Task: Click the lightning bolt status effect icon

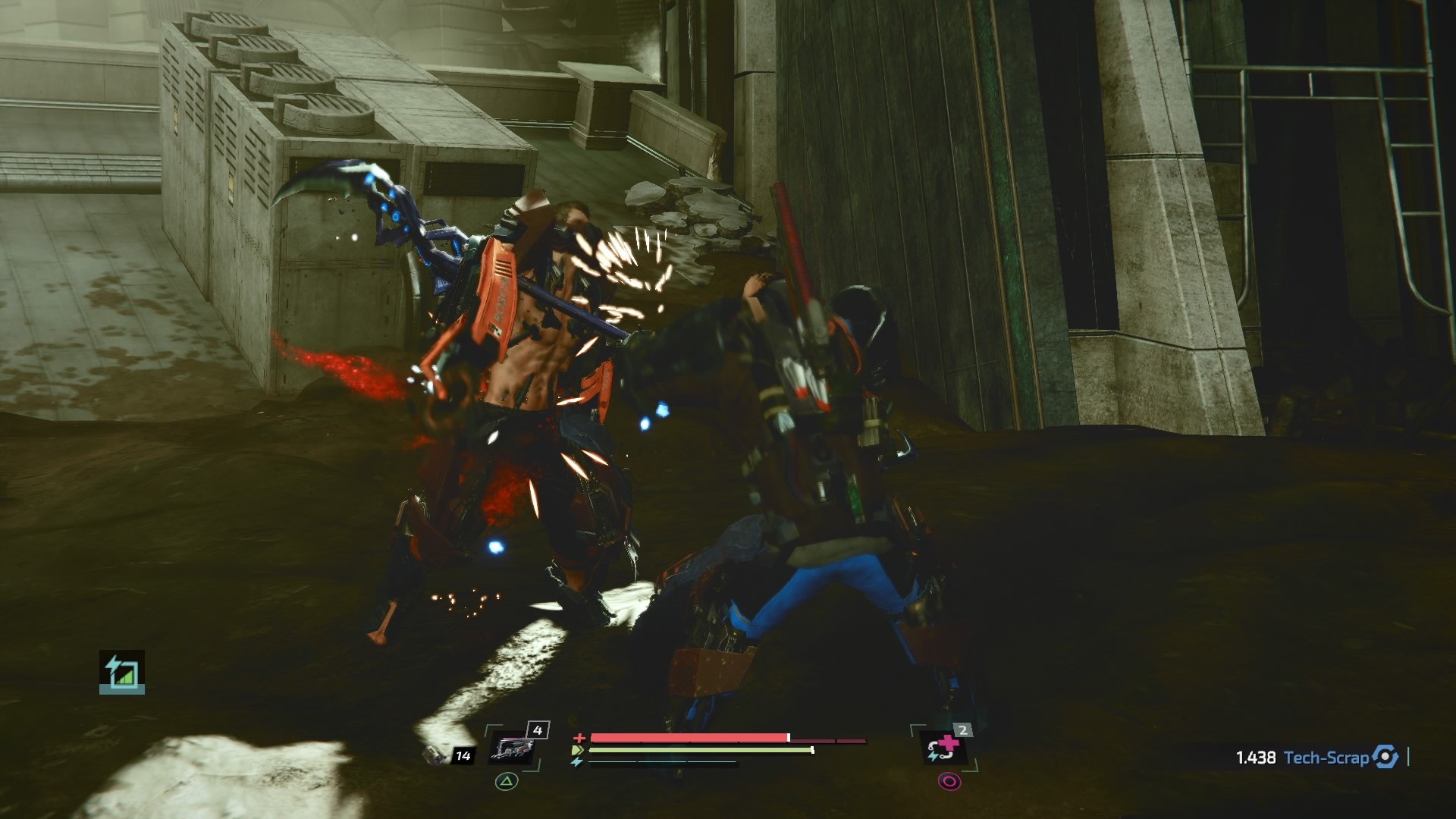Action: [121, 672]
